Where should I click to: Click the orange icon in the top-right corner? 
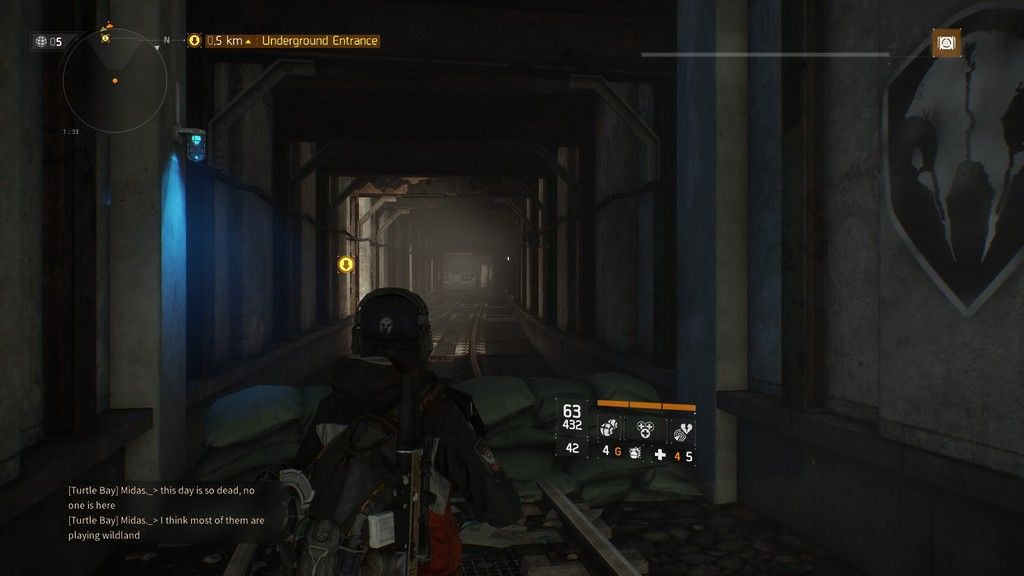pos(945,42)
